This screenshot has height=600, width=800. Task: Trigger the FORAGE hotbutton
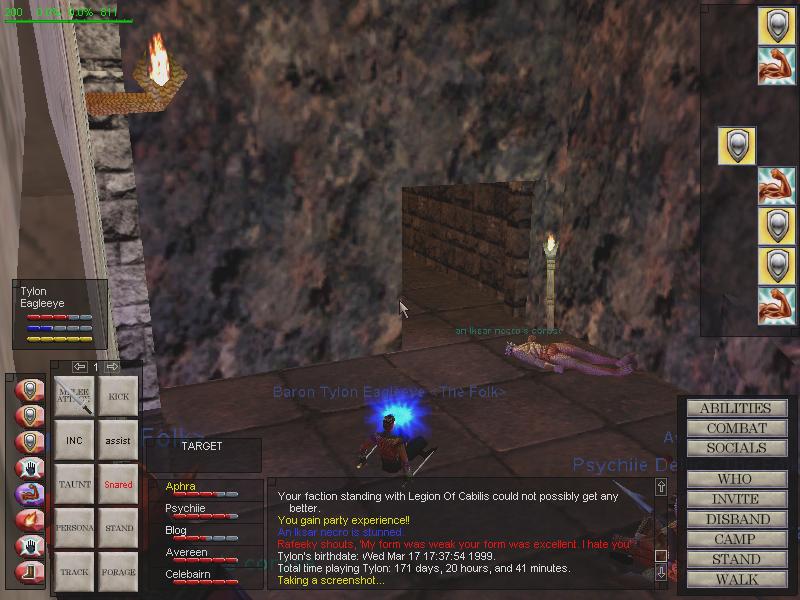(x=118, y=572)
